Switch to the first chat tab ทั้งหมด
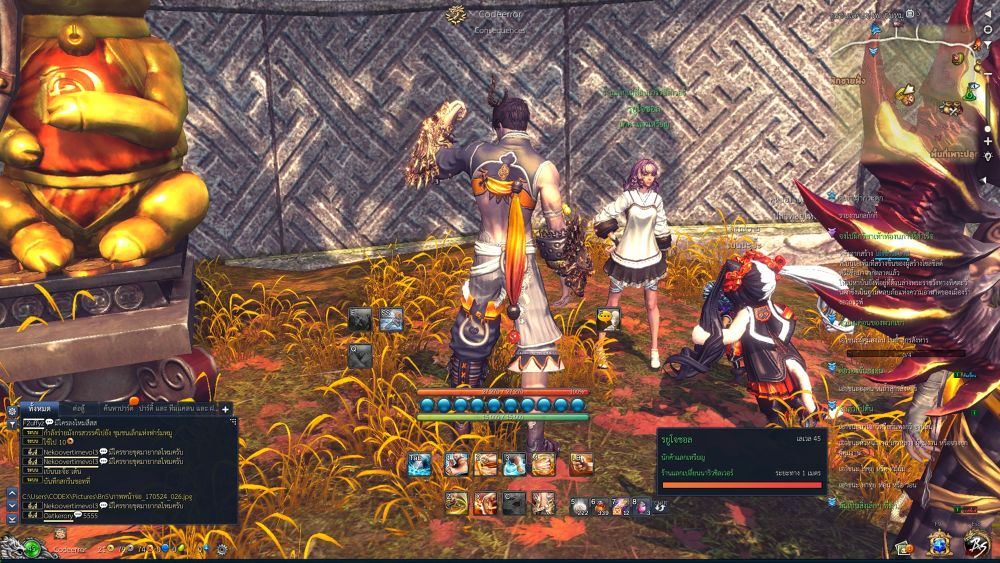 [x=38, y=408]
